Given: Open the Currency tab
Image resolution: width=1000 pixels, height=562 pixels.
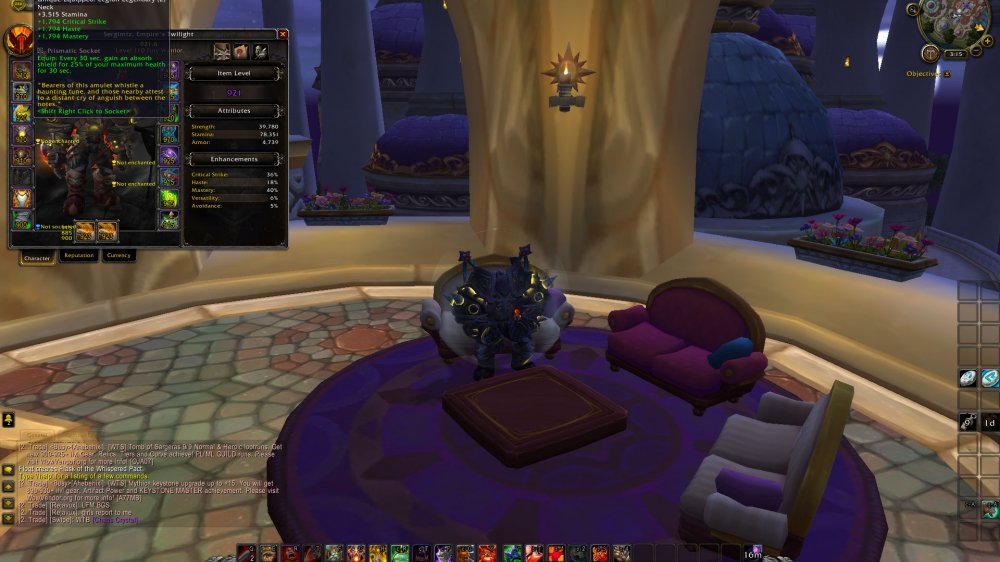Looking at the screenshot, I should (x=119, y=256).
